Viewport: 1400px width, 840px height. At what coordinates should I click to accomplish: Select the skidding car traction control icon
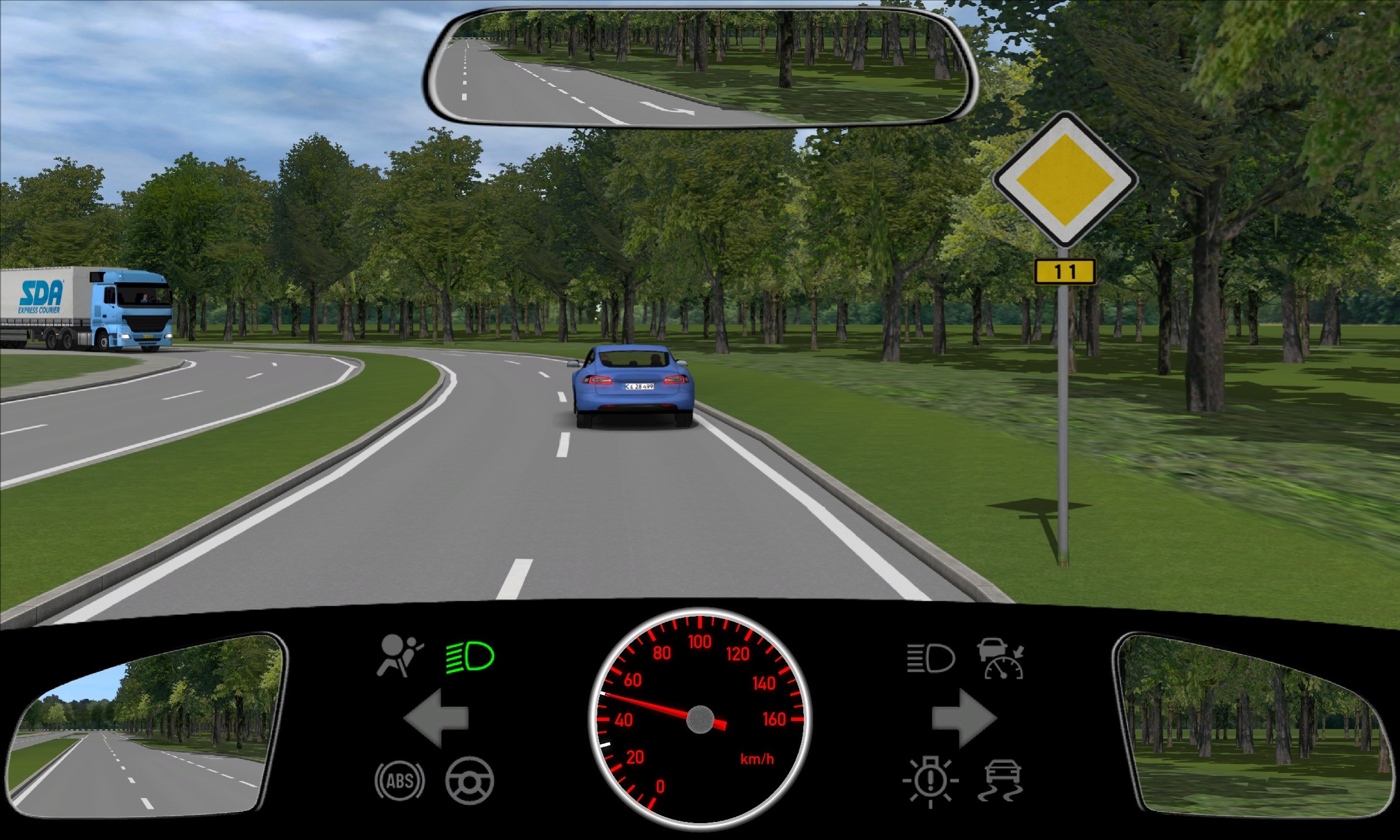click(x=1002, y=780)
